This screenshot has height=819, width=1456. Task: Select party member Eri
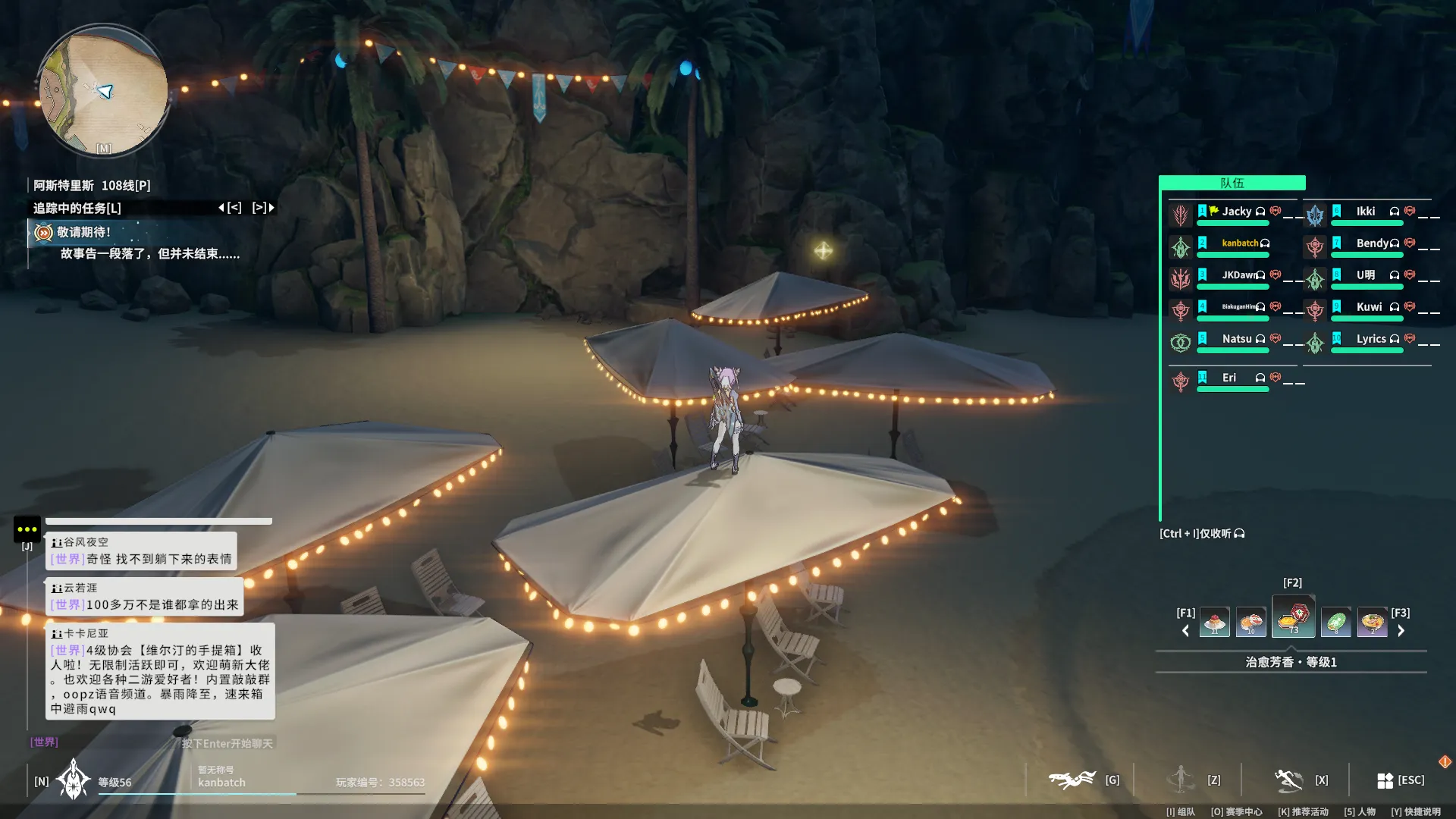pos(1228,378)
